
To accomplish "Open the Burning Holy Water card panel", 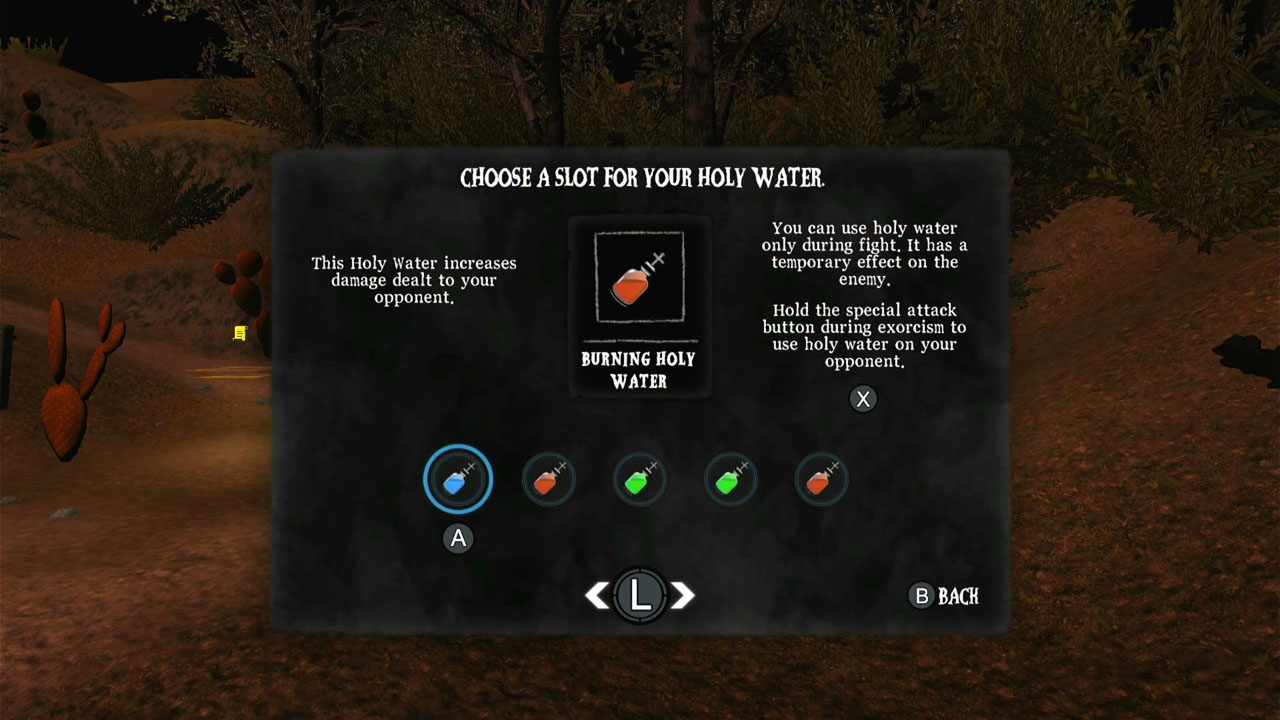I will click(x=639, y=305).
